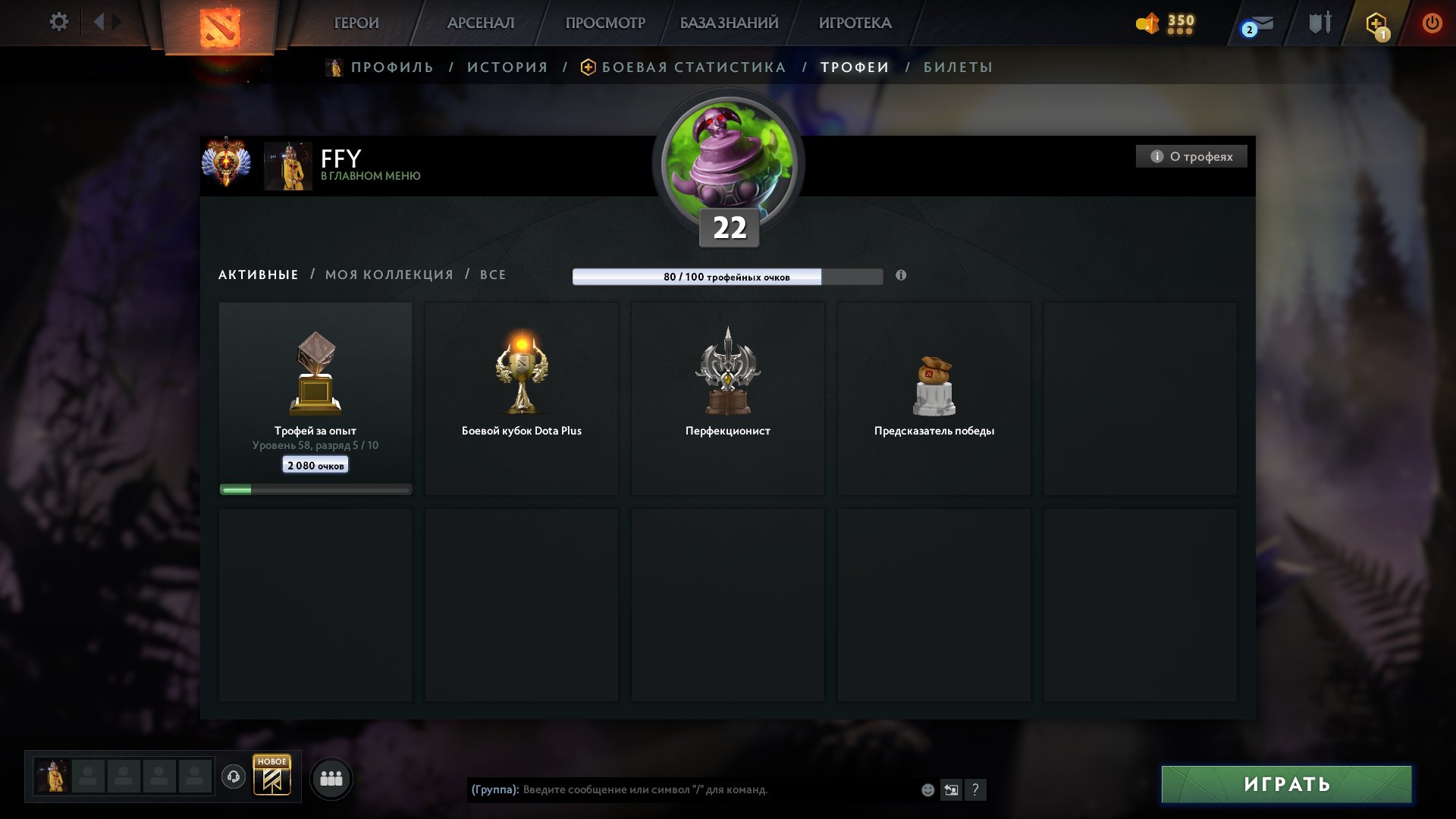Open the Боевая статистика tab
The image size is (1456, 819).
(693, 67)
